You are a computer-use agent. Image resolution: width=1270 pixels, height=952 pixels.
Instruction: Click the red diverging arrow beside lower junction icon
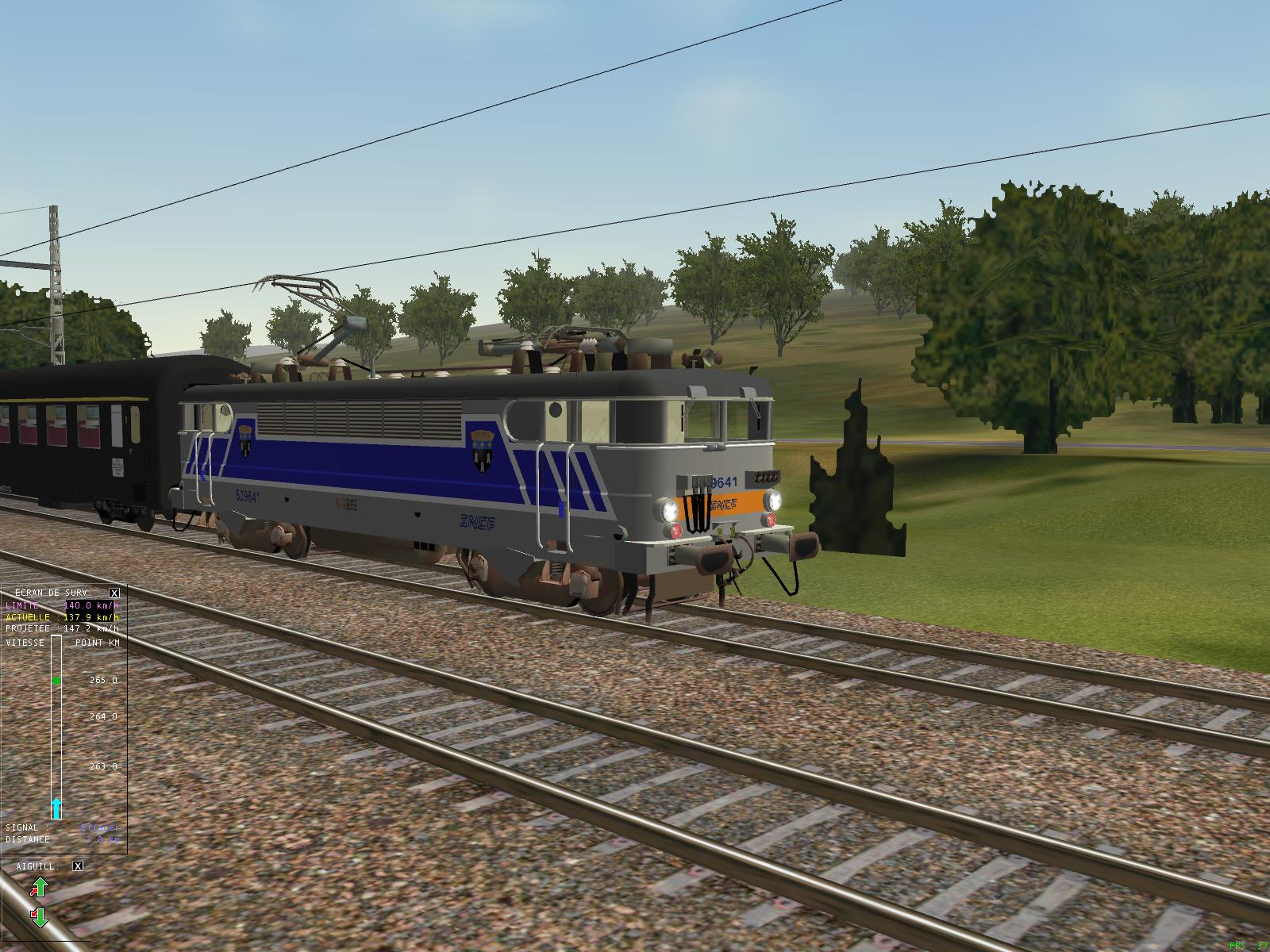pyautogui.click(x=34, y=913)
